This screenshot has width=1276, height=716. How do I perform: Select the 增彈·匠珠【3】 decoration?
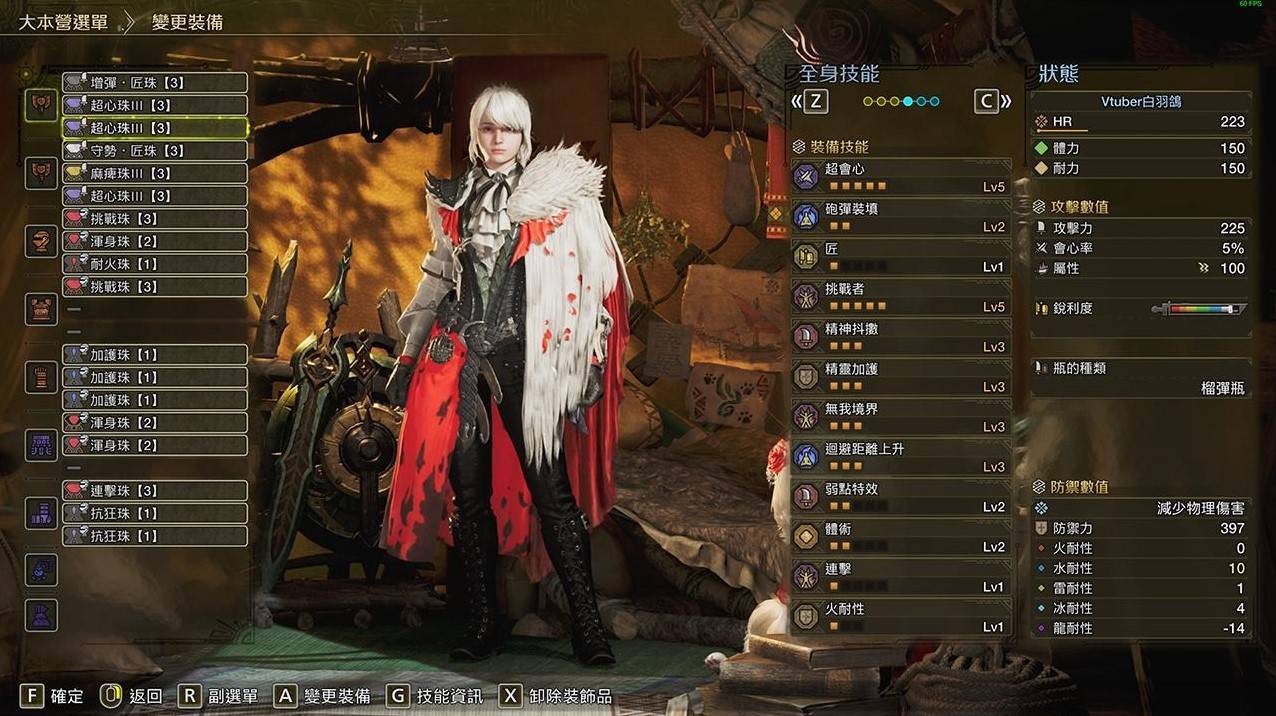[154, 83]
